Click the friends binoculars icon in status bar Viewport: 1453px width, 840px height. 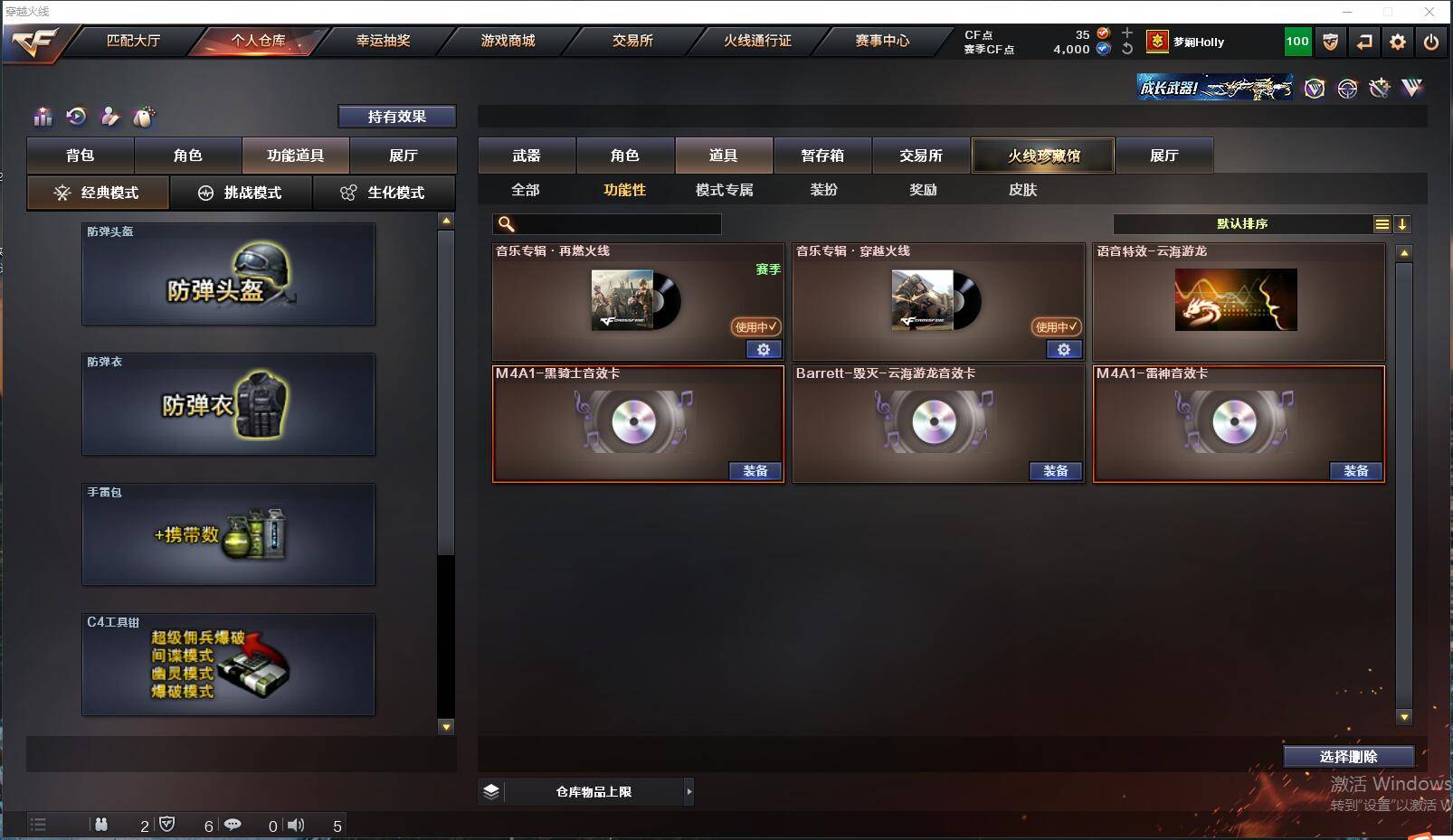click(x=101, y=825)
